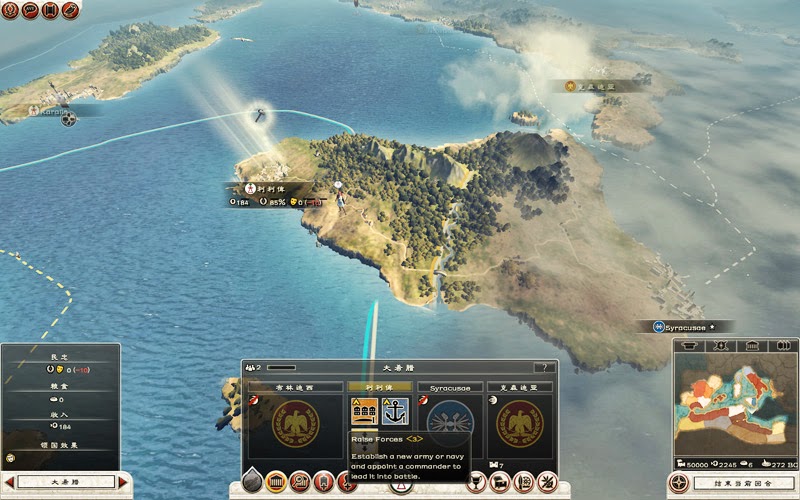Select the far-left eagle emblem settlement slot
800x500 pixels.
click(x=295, y=423)
